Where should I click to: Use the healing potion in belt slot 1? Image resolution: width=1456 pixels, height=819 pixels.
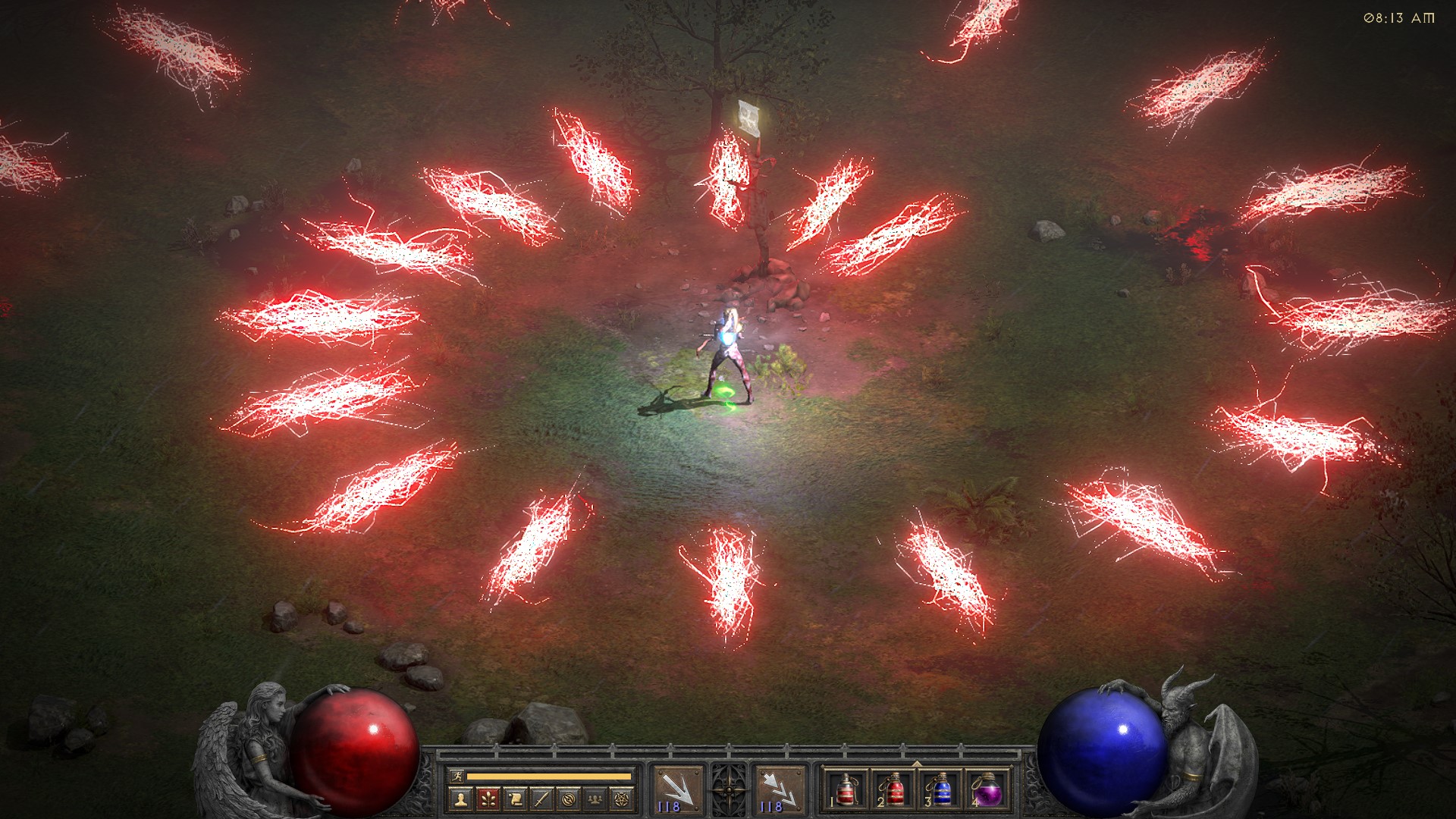(846, 790)
